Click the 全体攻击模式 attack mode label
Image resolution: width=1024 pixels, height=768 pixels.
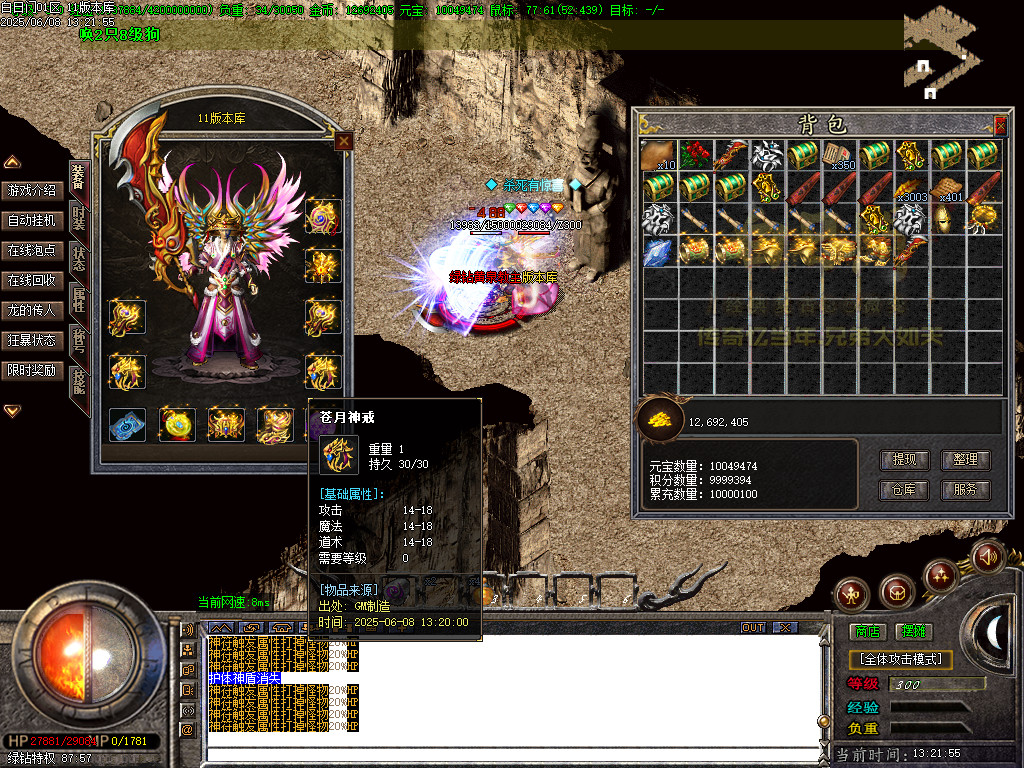click(900, 660)
